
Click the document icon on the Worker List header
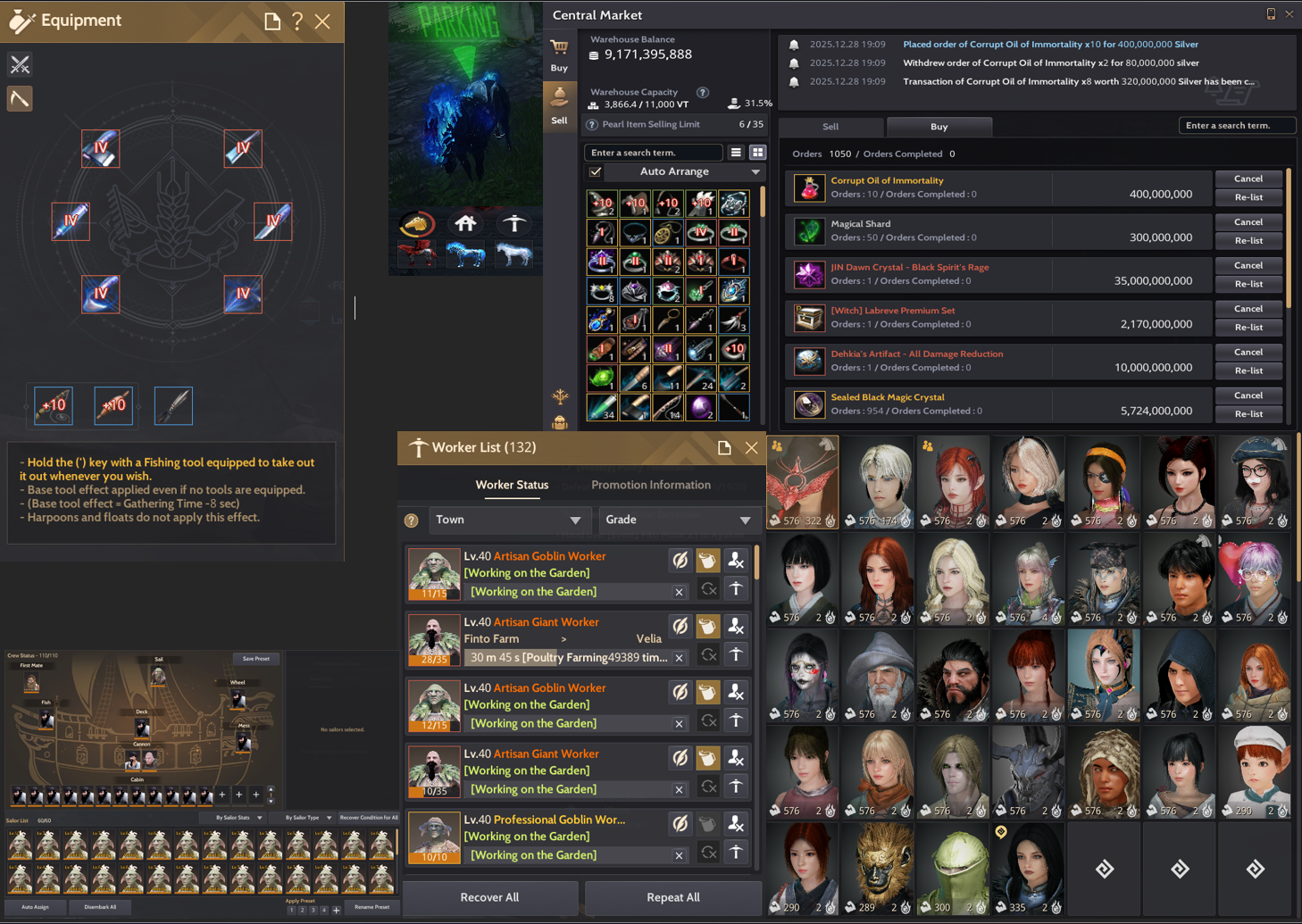(x=724, y=447)
